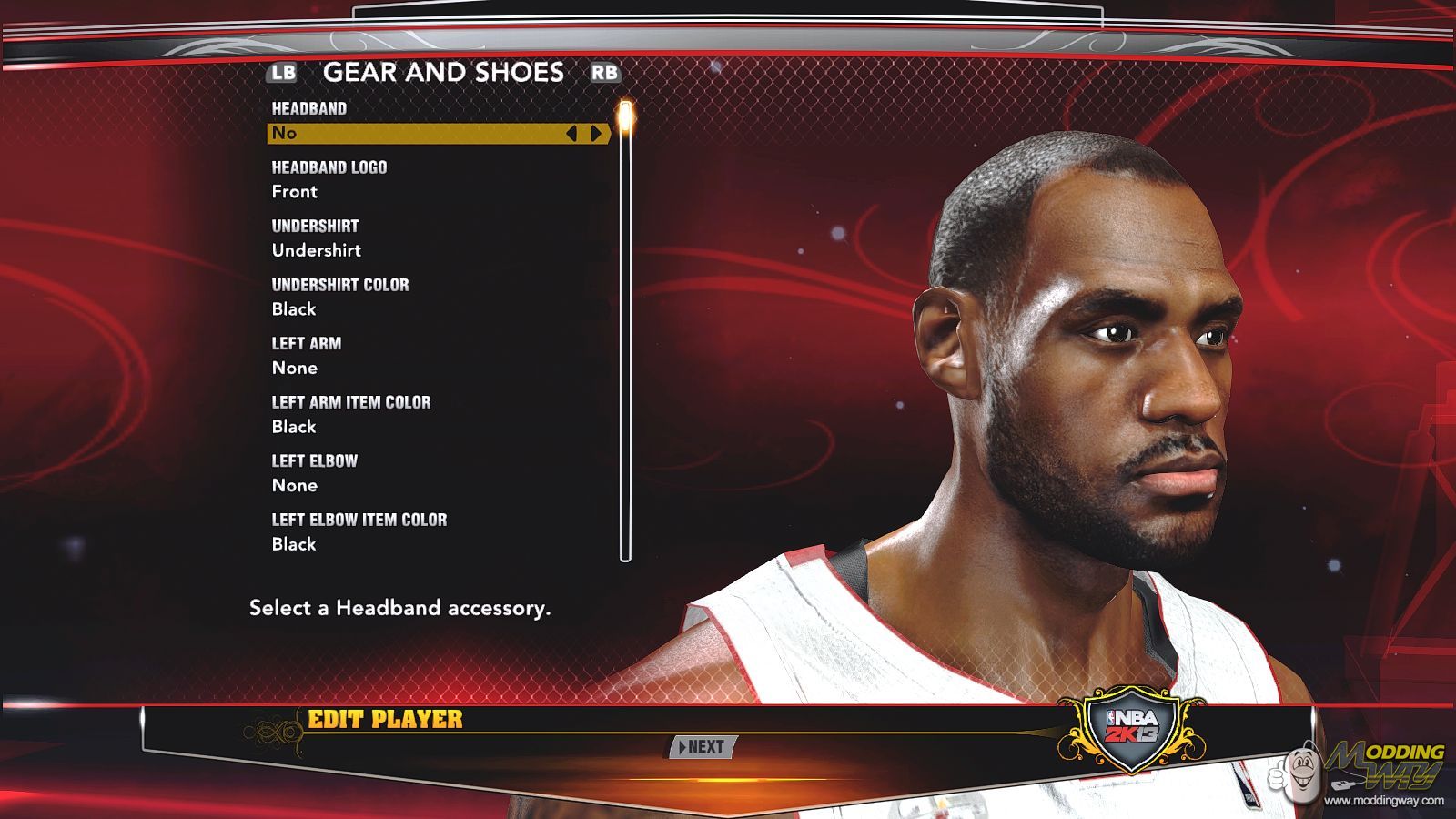The height and width of the screenshot is (819, 1456).
Task: Open the moddingway.com watermark link
Action: pyautogui.click(x=1383, y=801)
